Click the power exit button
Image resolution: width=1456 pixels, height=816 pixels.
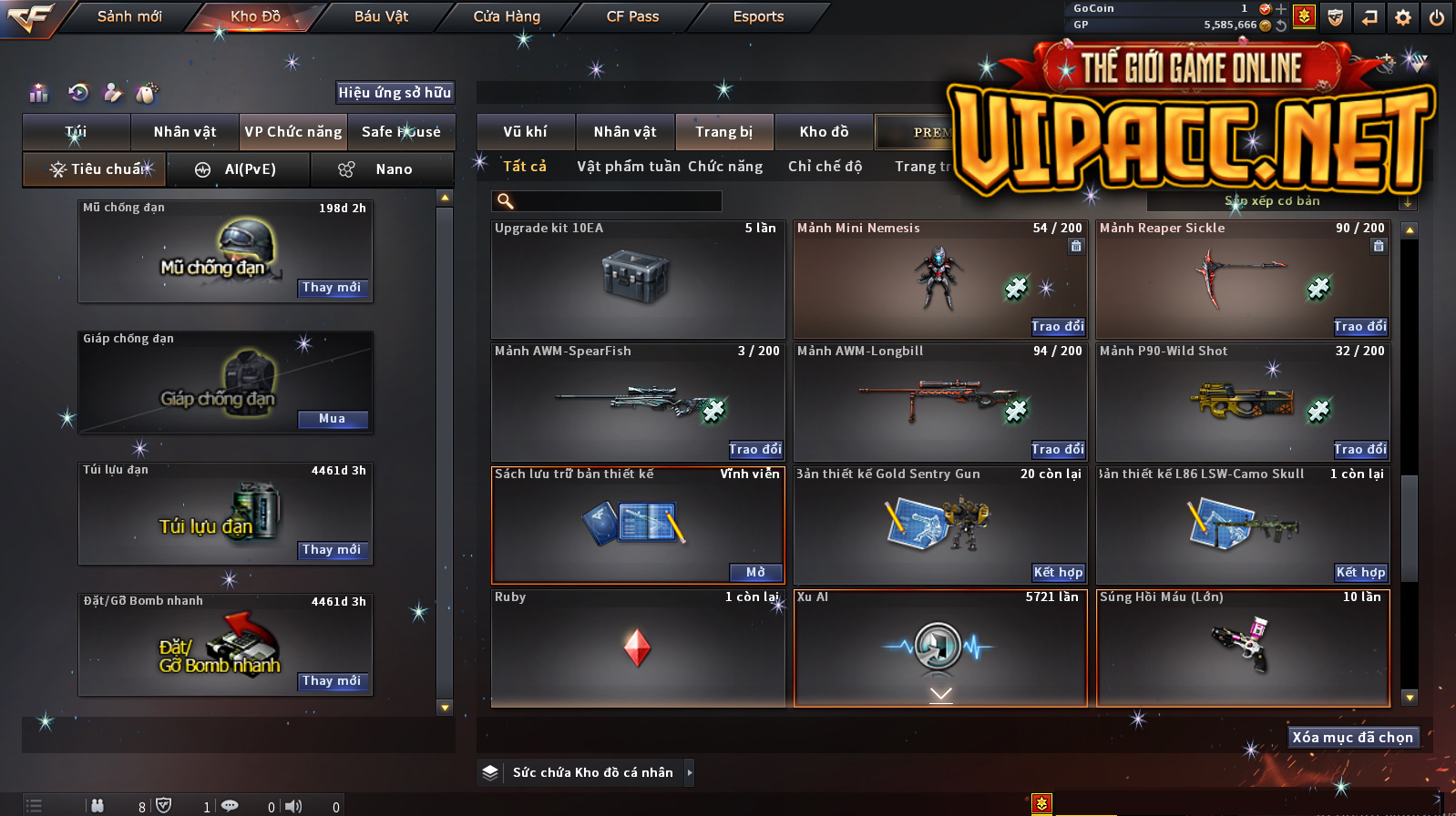coord(1437,17)
